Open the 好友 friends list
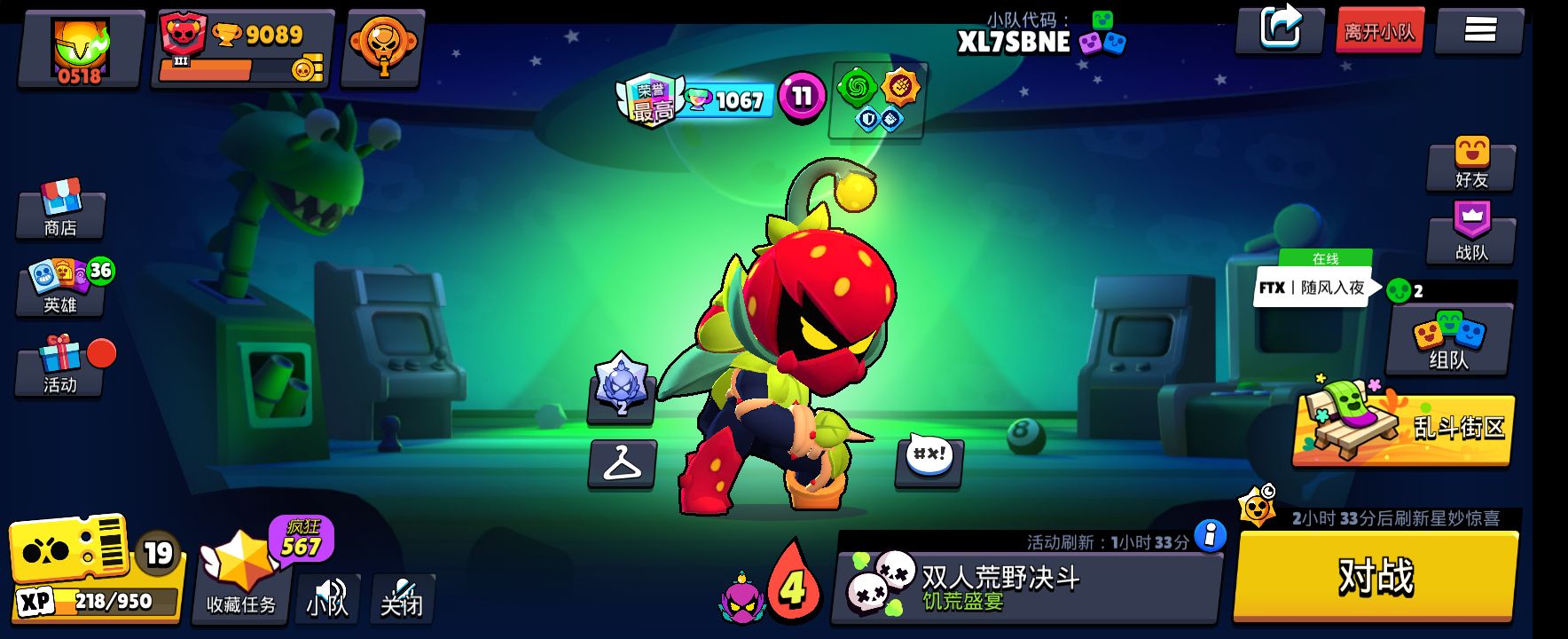This screenshot has width=1568, height=639. pyautogui.click(x=1471, y=163)
